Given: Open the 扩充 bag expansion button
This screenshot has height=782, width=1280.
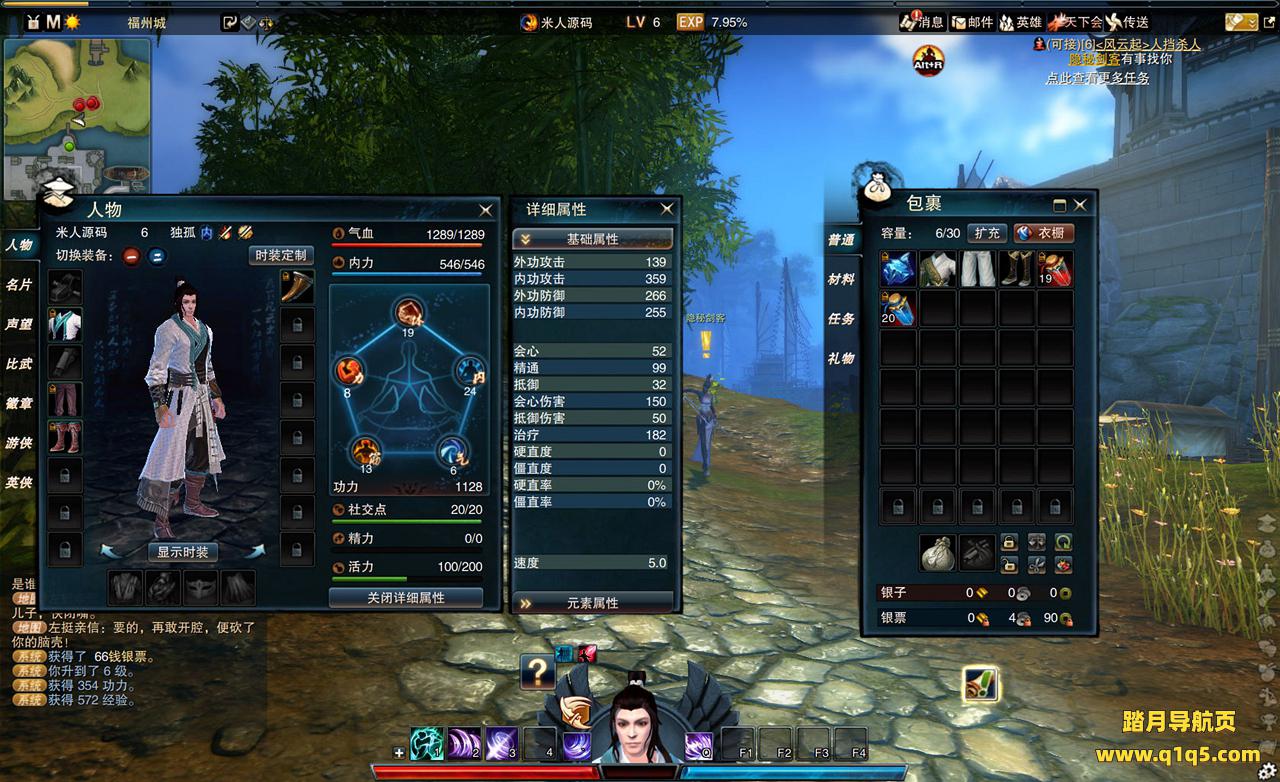Looking at the screenshot, I should [987, 233].
